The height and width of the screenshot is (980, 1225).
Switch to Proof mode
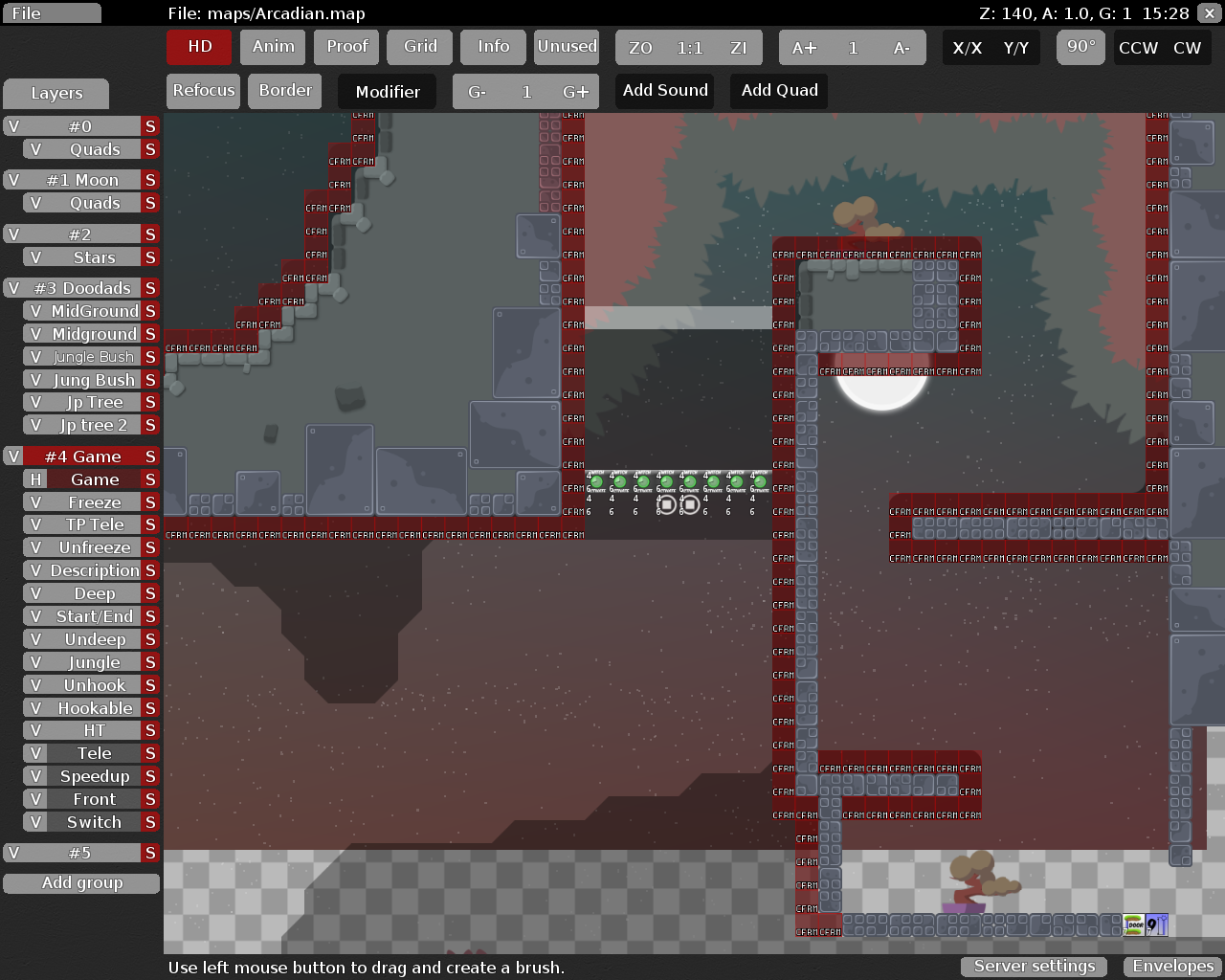click(345, 46)
